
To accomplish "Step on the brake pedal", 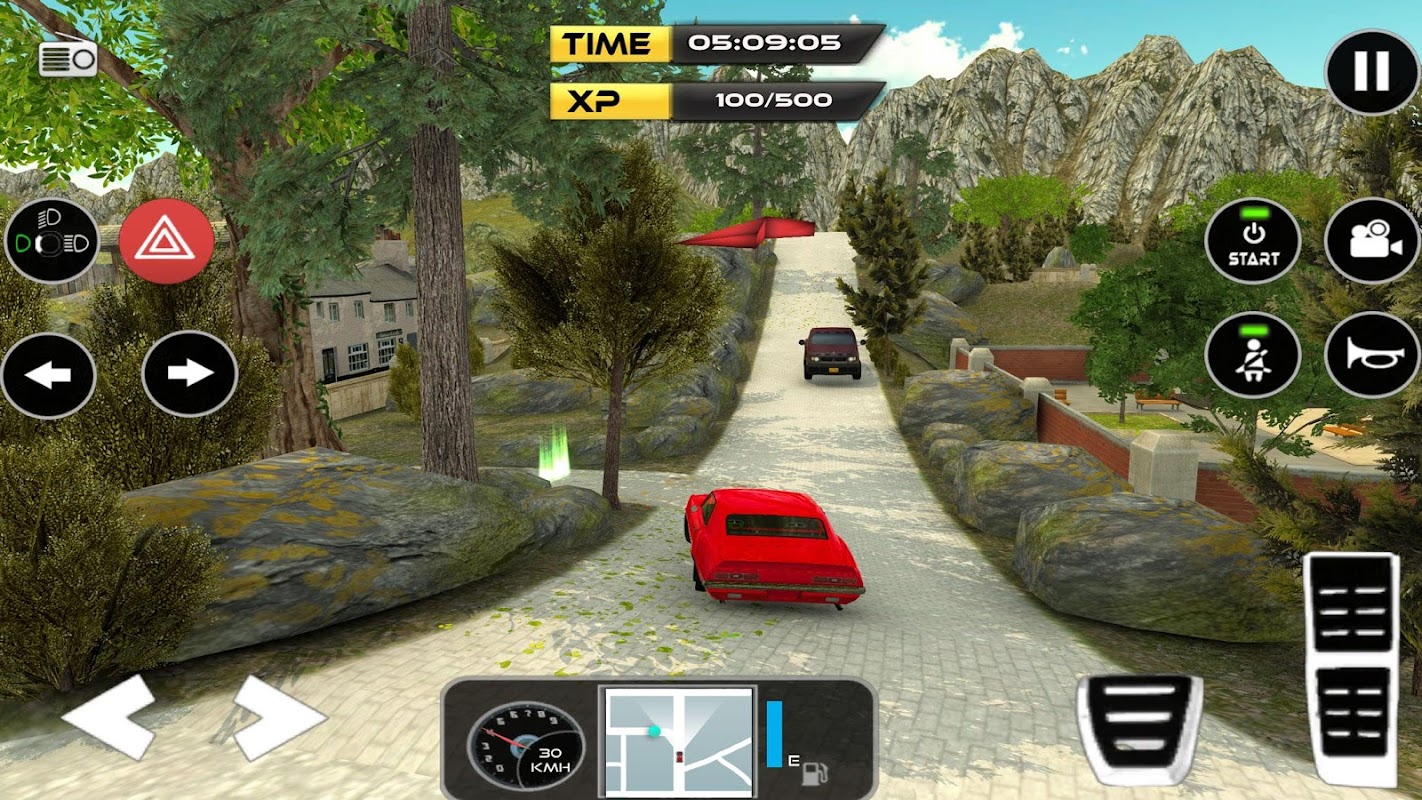I will [x=1139, y=727].
